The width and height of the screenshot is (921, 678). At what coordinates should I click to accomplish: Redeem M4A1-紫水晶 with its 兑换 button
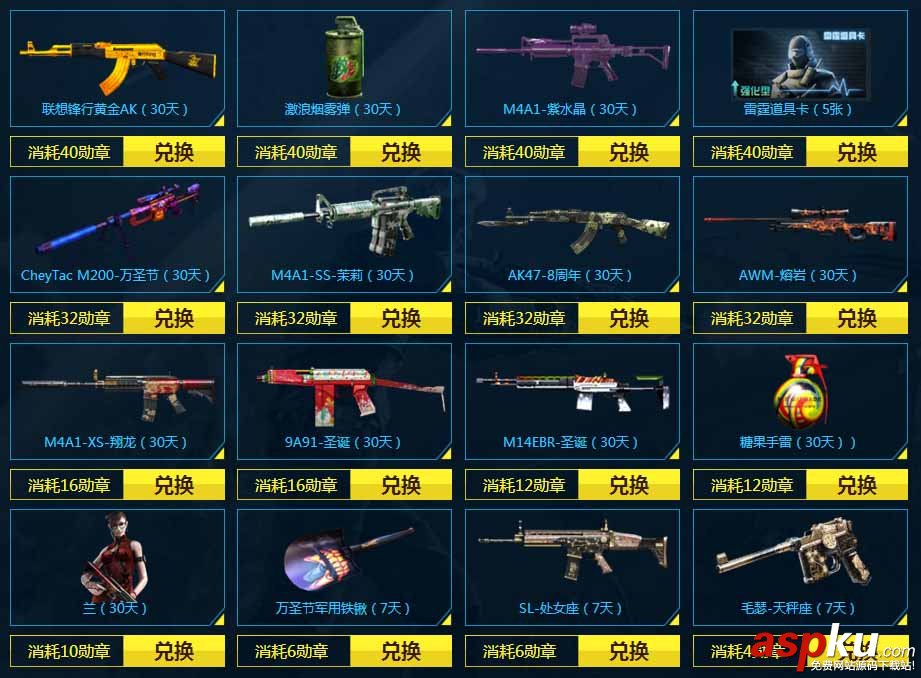pos(629,152)
